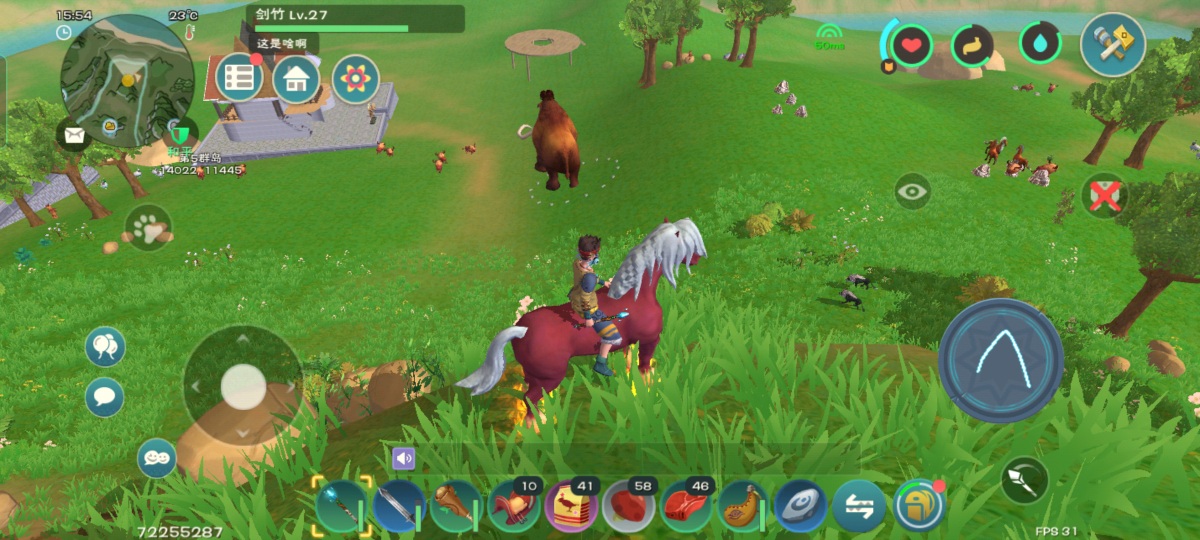Open the speech balloons icon
The width and height of the screenshot is (1200, 540).
[105, 347]
